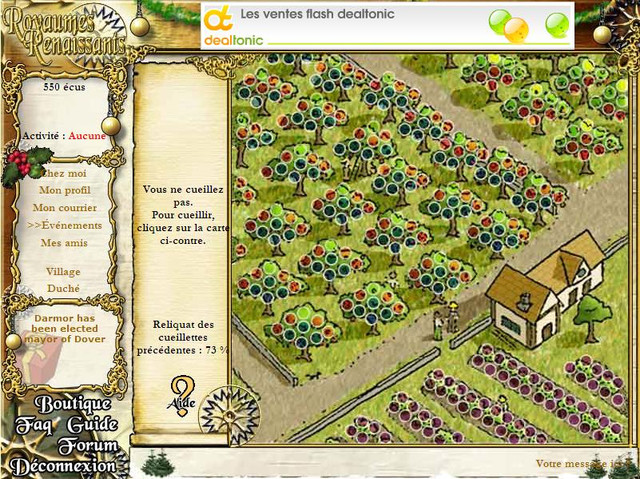Open Mes amis list

[65, 243]
